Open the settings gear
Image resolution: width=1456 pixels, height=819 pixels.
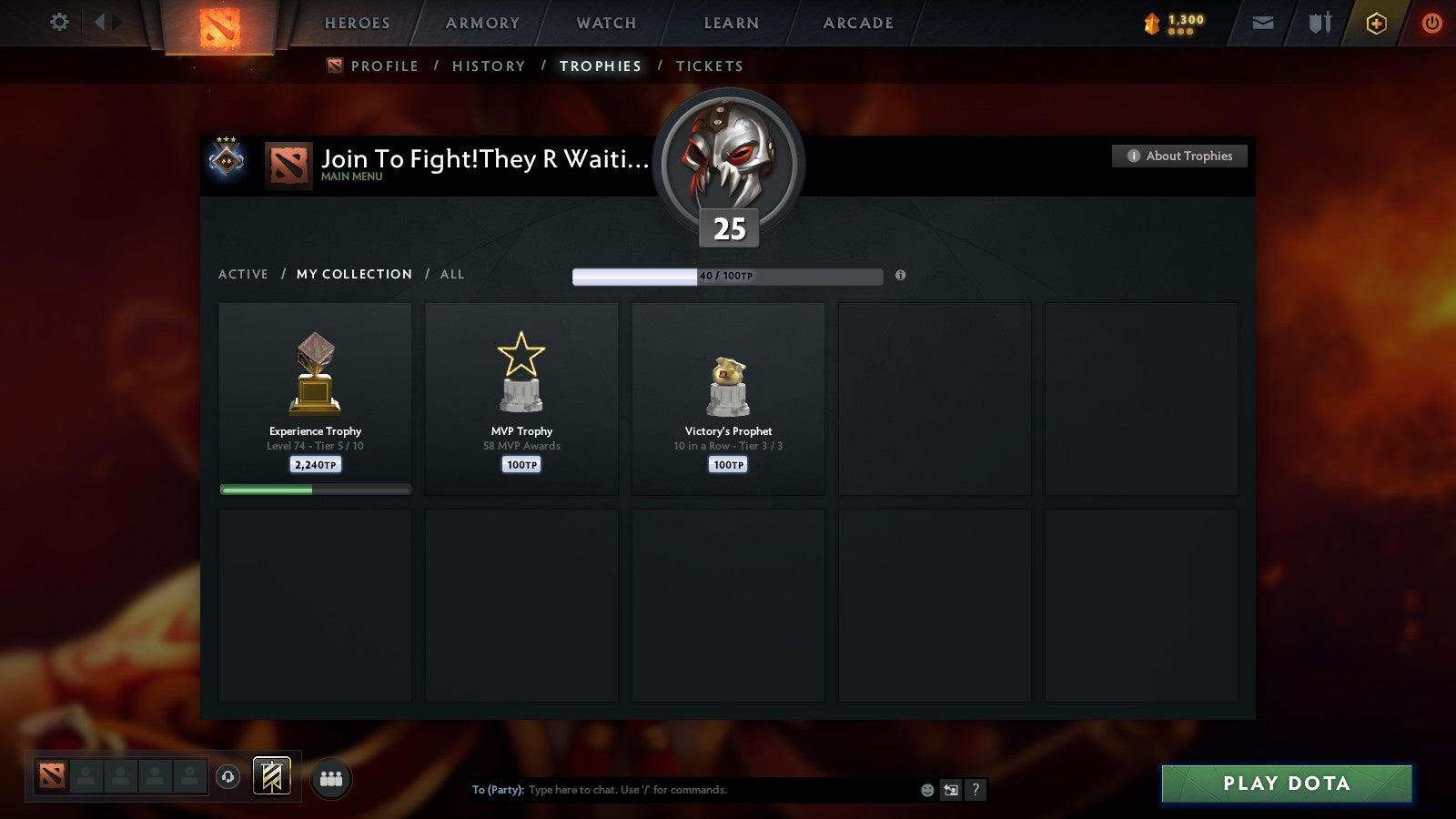pos(58,22)
